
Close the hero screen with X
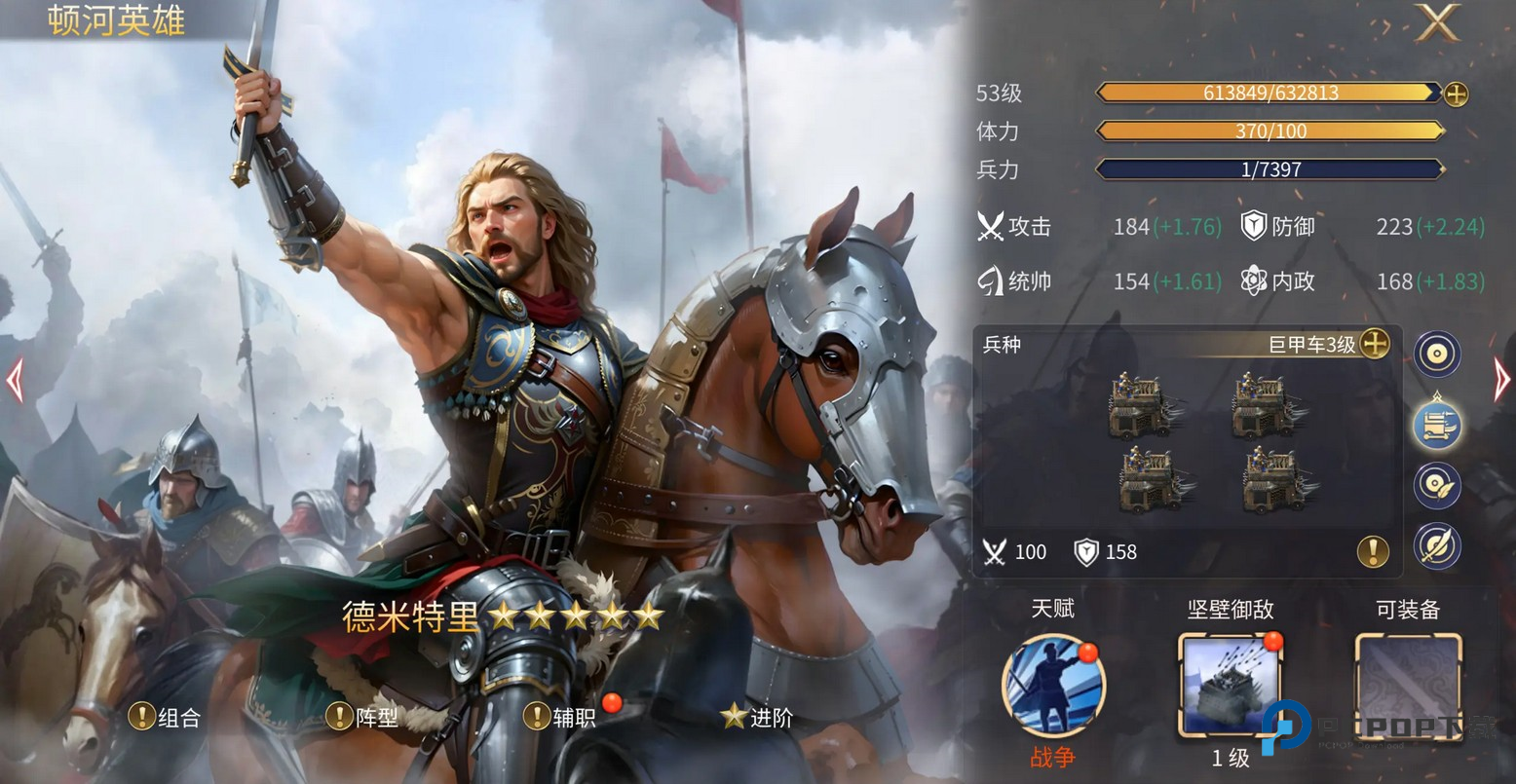pos(1437,22)
